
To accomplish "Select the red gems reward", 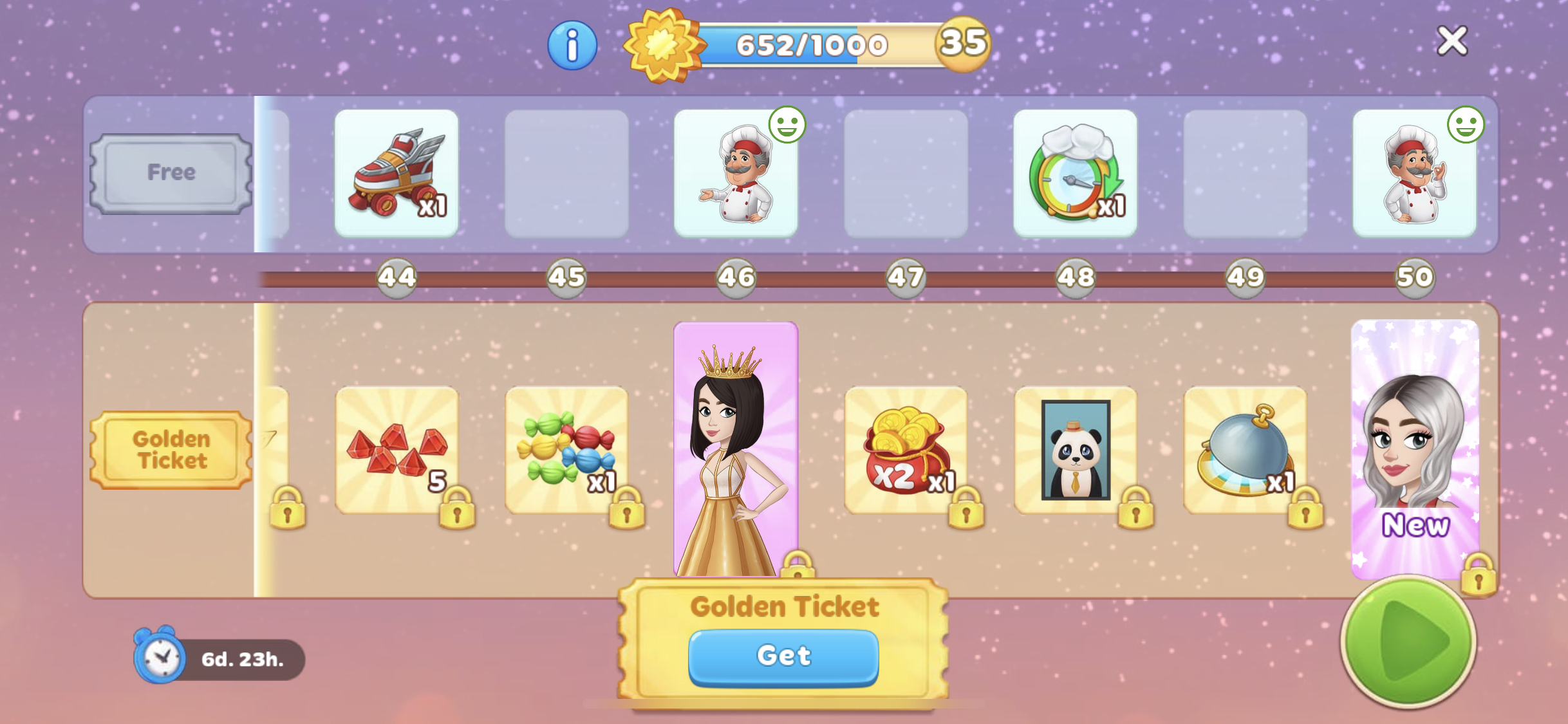I will point(397,450).
